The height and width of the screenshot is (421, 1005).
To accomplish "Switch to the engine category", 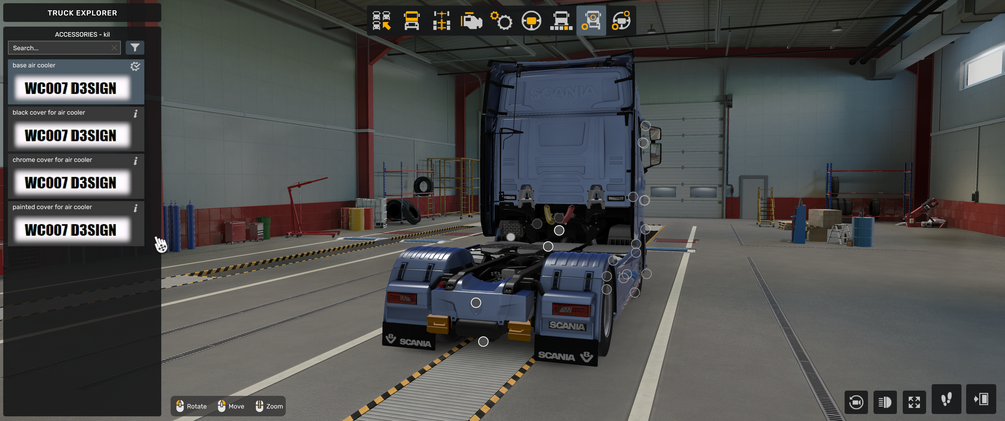I will pyautogui.click(x=471, y=20).
